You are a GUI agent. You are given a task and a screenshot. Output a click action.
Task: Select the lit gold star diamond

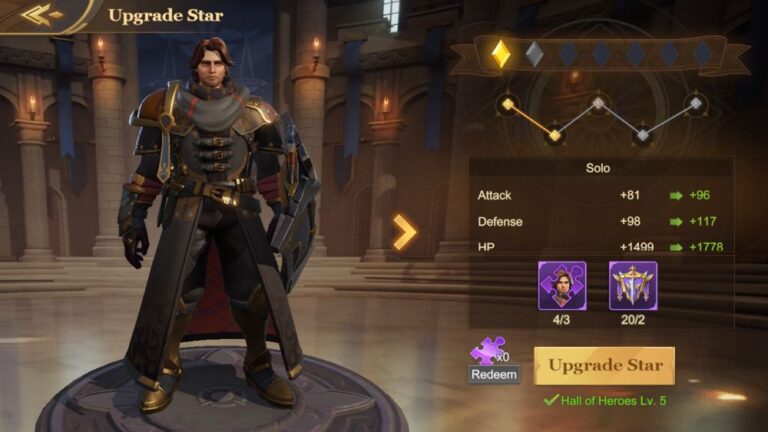[x=500, y=54]
